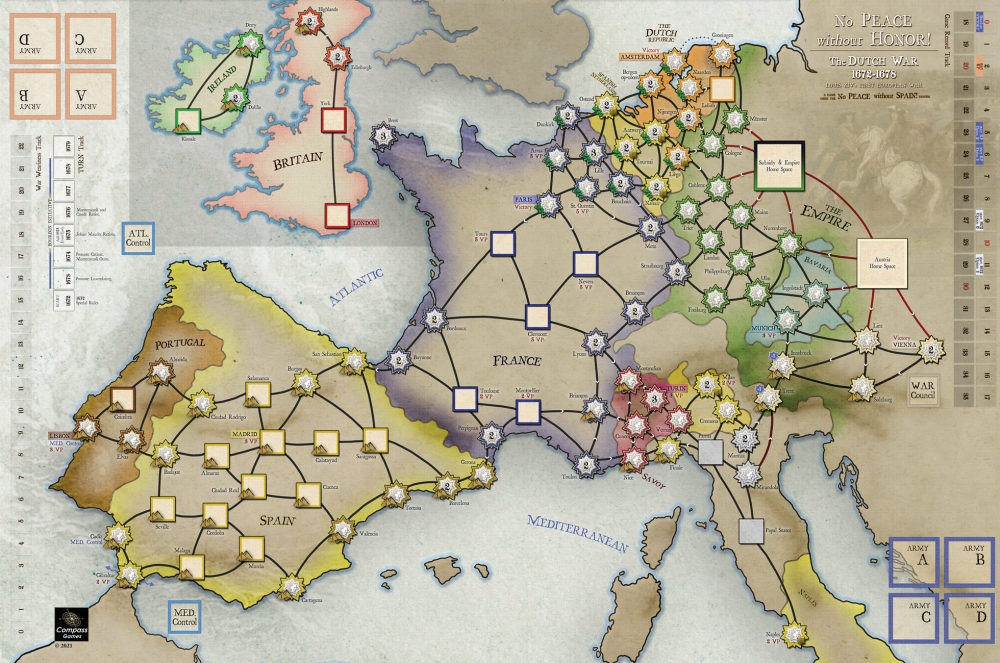Choose the Nevers space in France

pyautogui.click(x=587, y=264)
